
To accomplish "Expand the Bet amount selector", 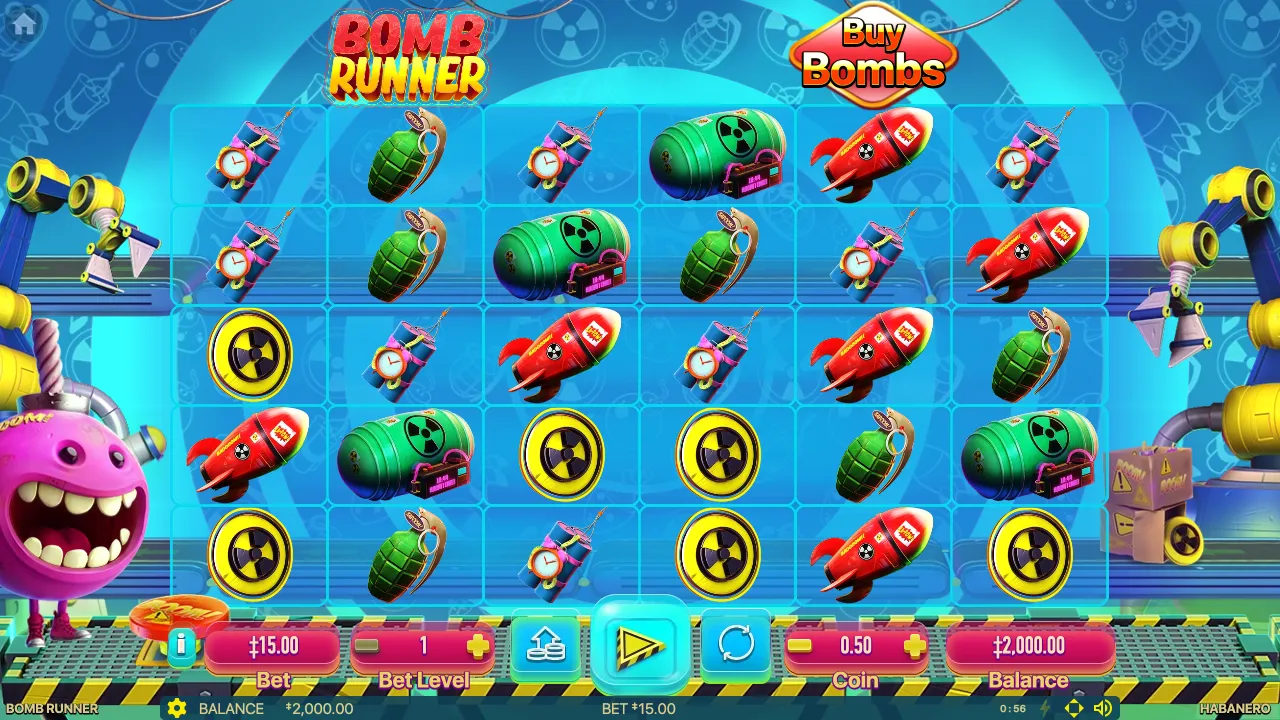I will [x=272, y=647].
